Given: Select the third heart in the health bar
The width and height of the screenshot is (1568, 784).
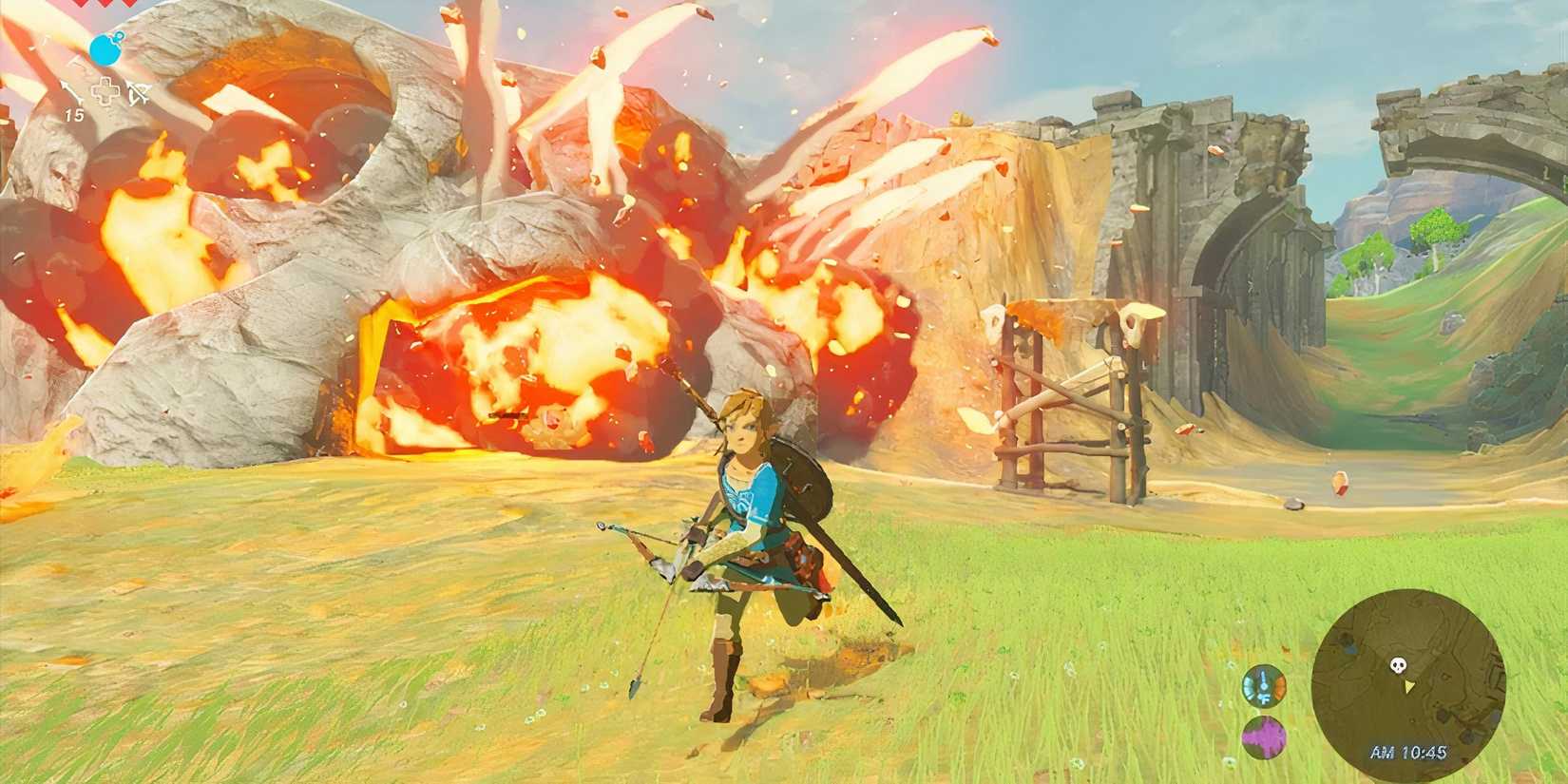Looking at the screenshot, I should point(127,6).
